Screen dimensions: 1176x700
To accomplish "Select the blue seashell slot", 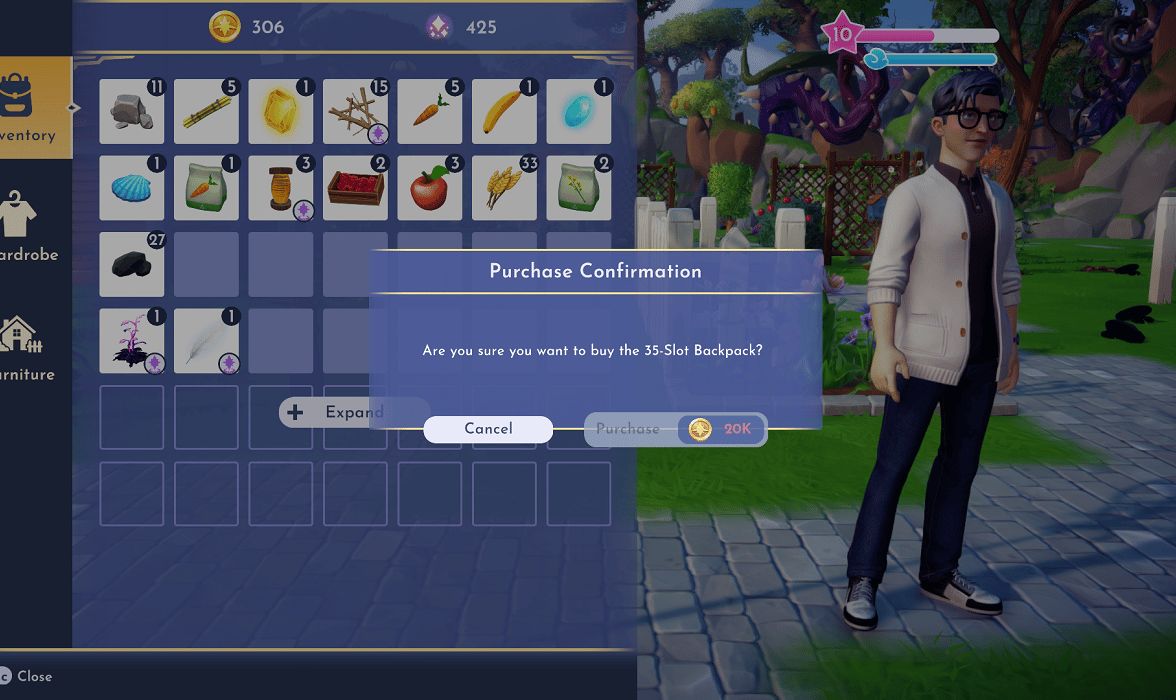I will point(132,188).
